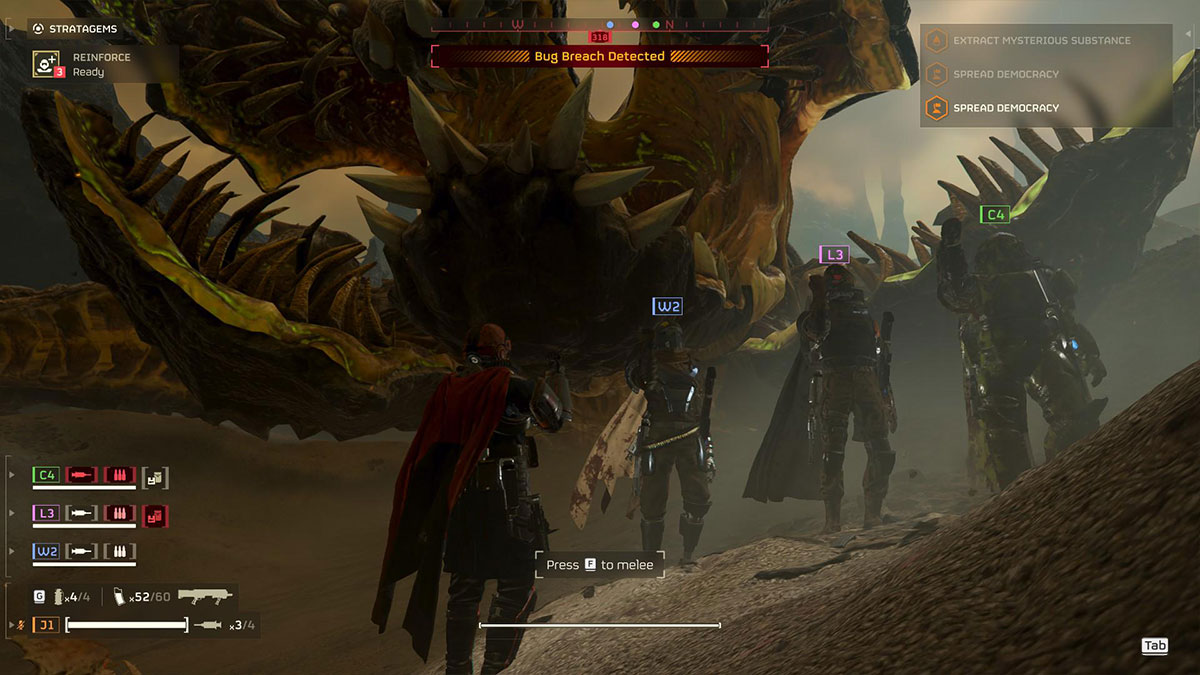The image size is (1200, 675).
Task: Click the C4 name tag above the teammate
Action: click(994, 214)
